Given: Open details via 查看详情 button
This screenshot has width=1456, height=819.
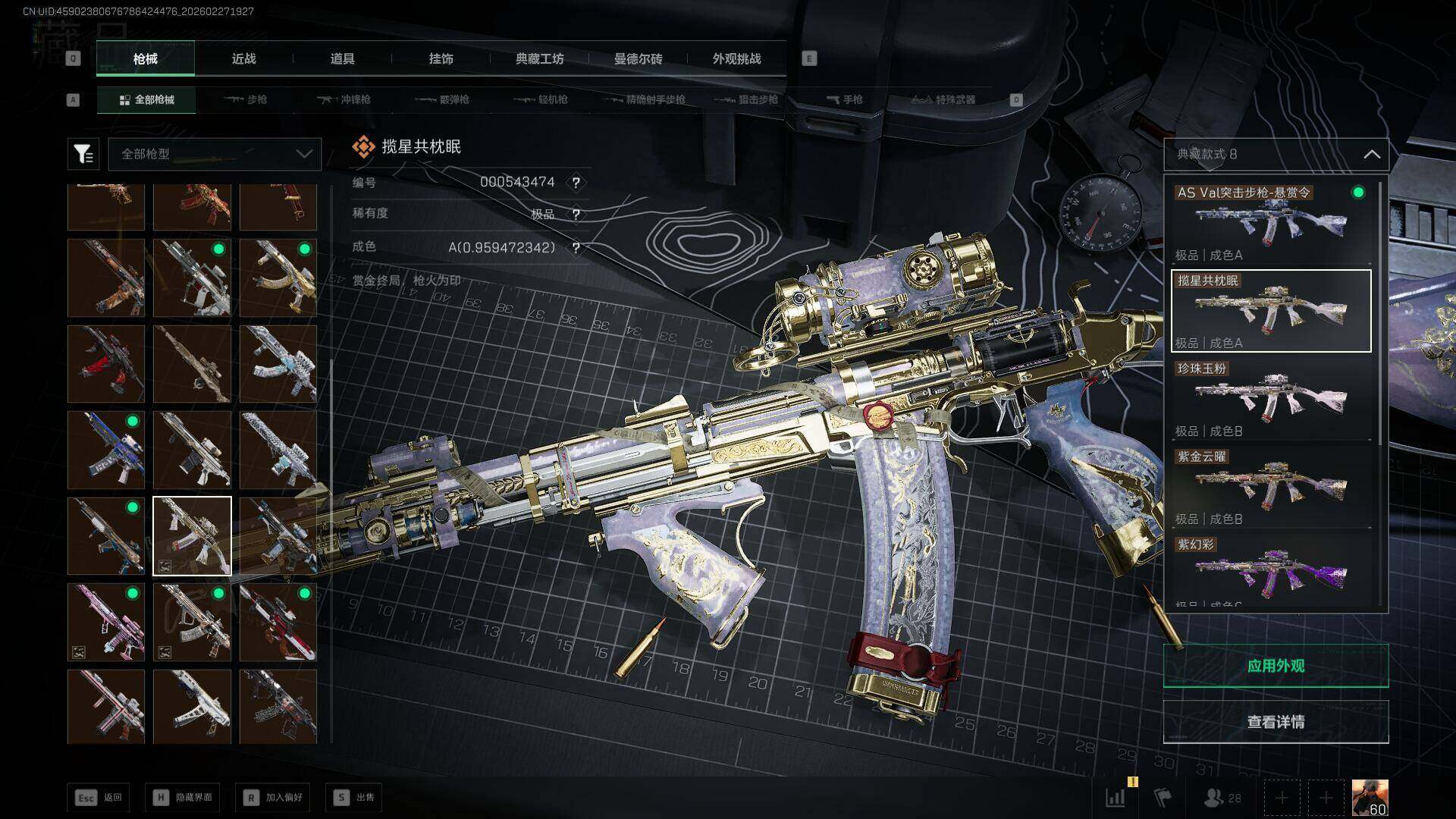Looking at the screenshot, I should point(1276,722).
